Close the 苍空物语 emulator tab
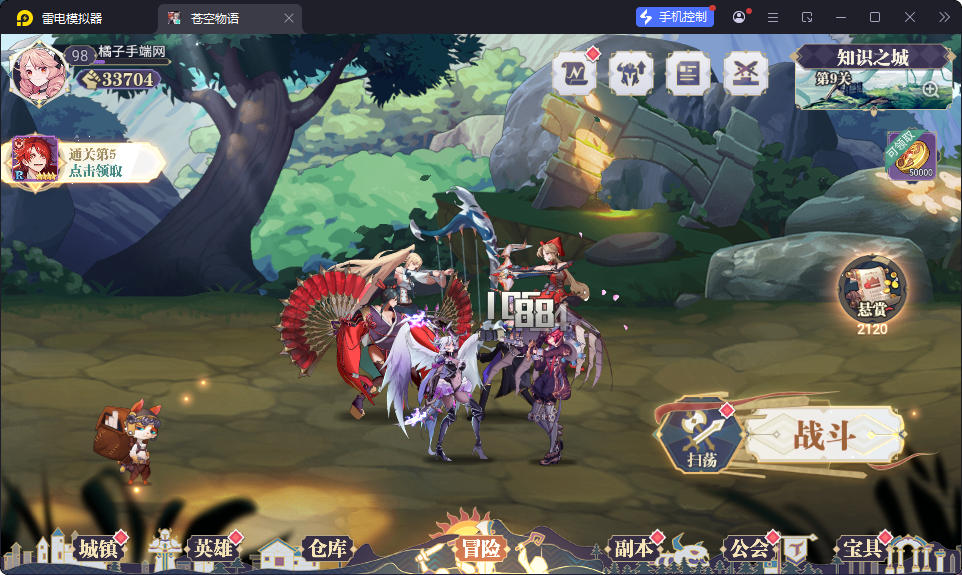 289,18
